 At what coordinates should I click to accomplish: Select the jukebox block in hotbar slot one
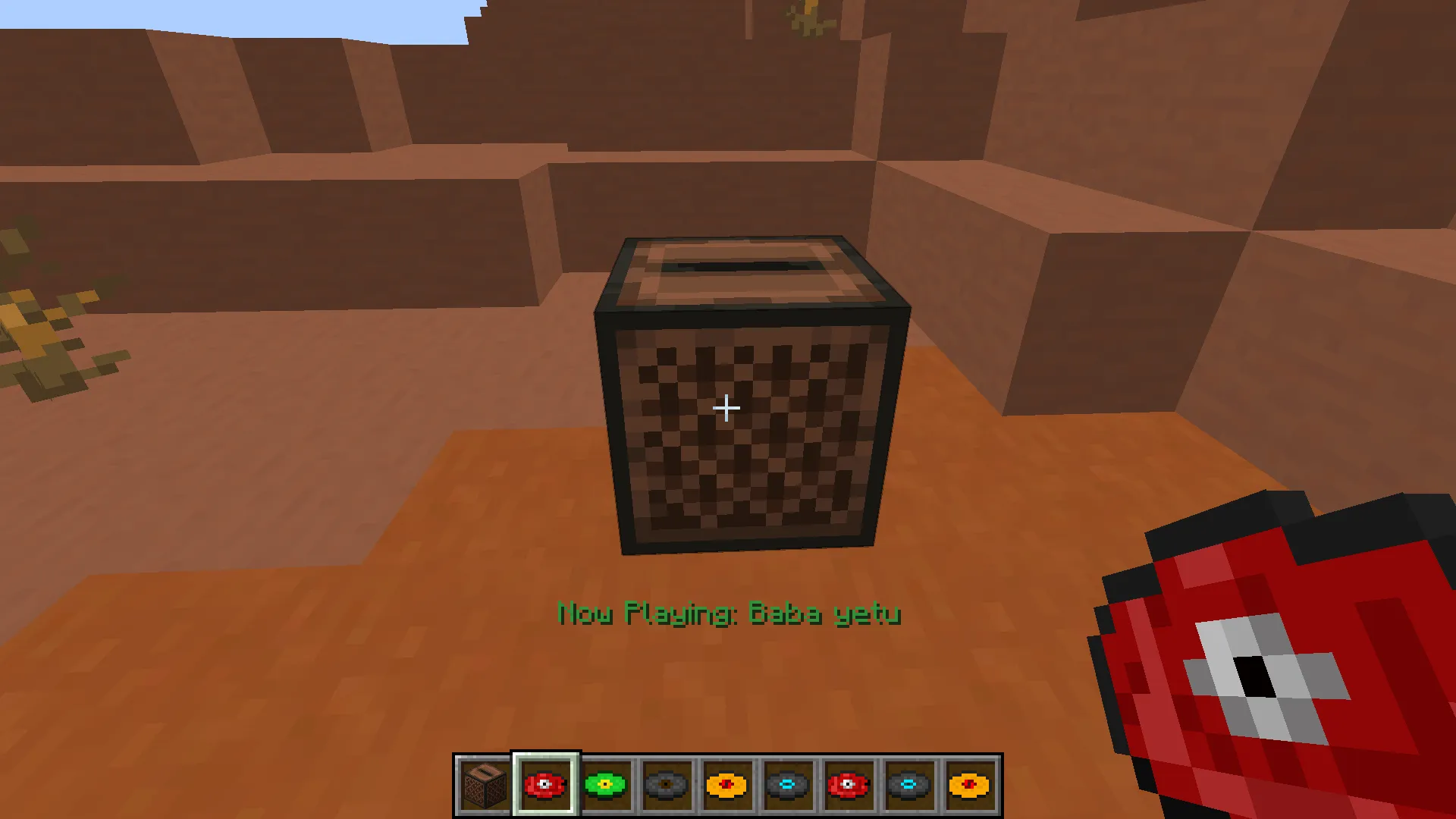click(486, 785)
